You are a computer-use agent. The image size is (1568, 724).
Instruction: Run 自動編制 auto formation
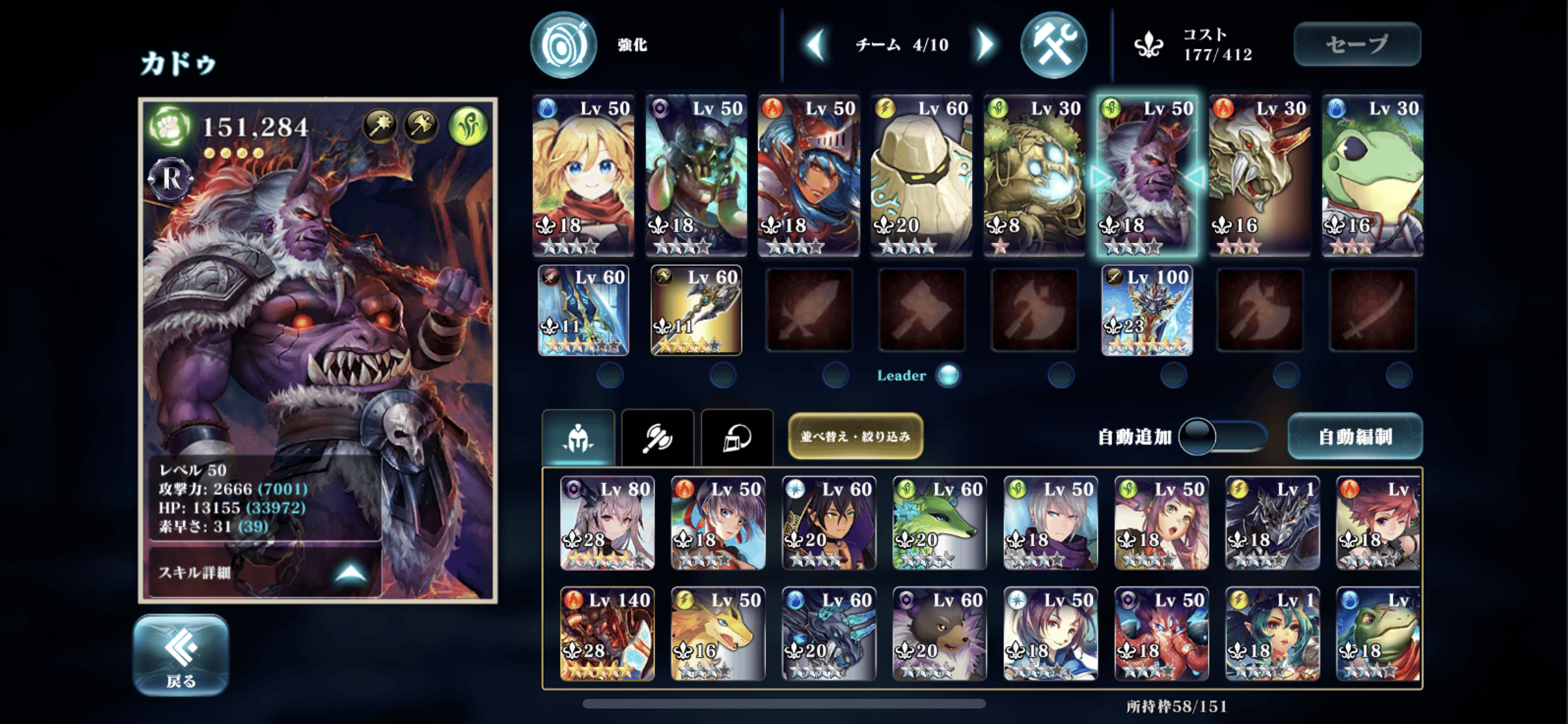tap(1354, 437)
